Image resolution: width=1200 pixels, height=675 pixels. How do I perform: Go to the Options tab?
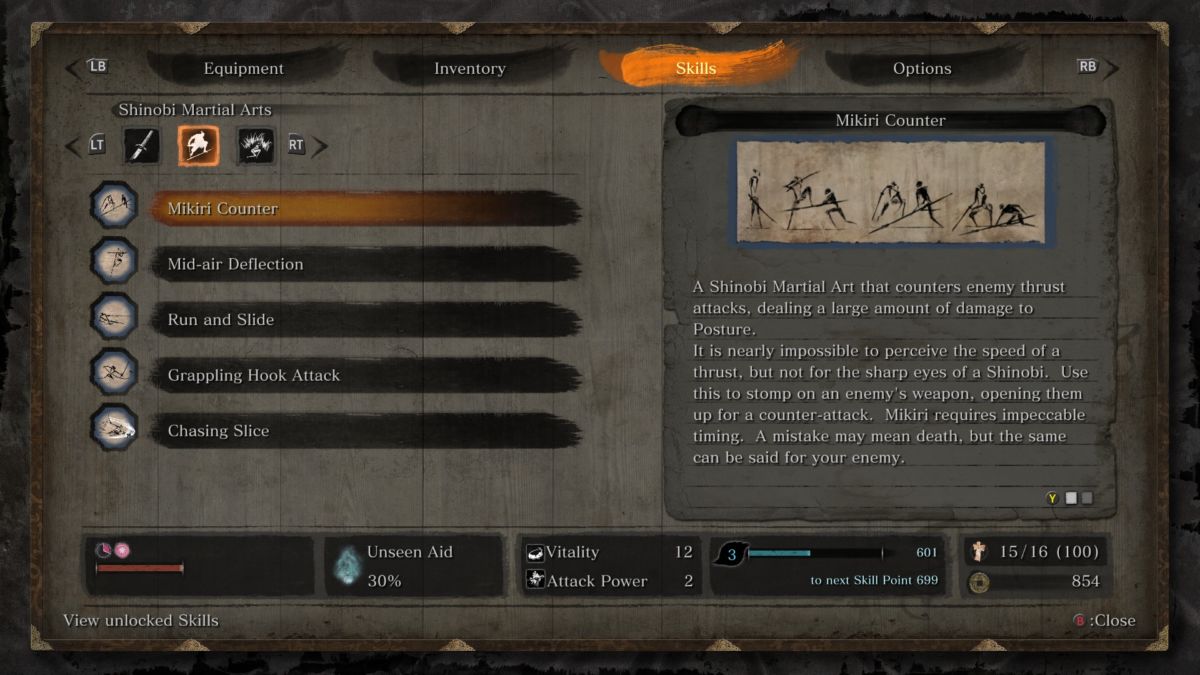click(x=921, y=69)
